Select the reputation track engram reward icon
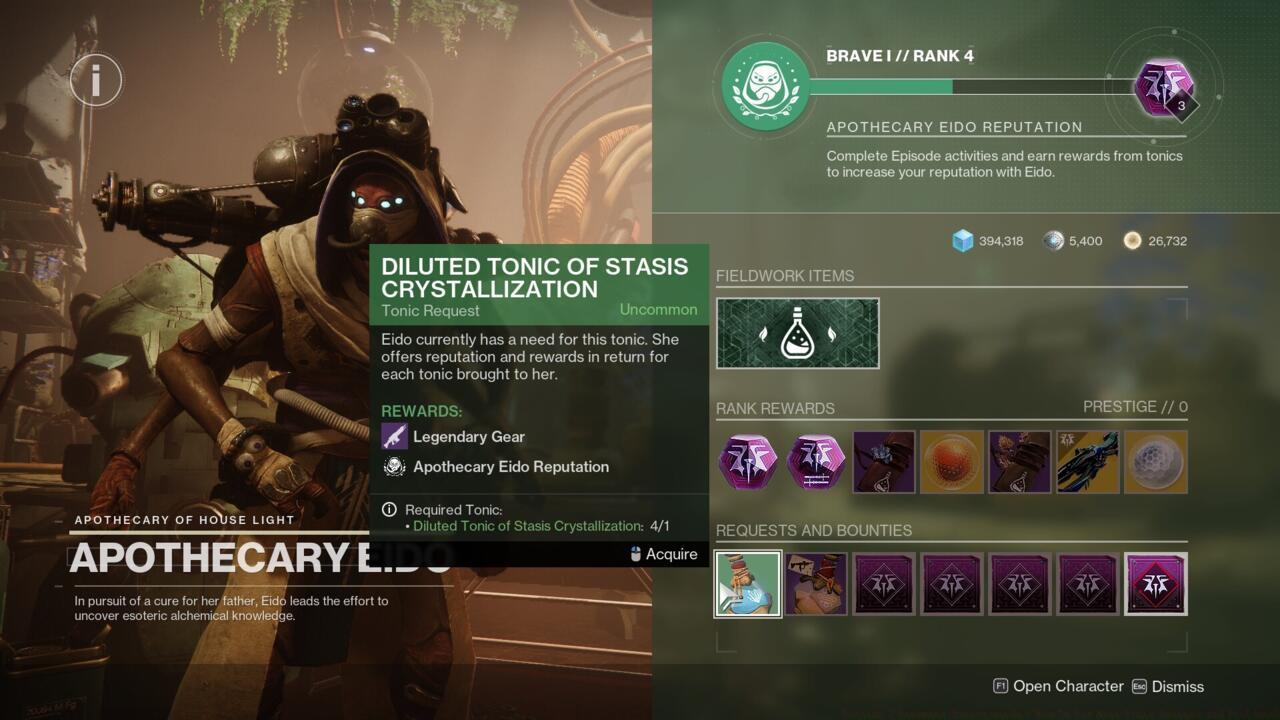 click(1165, 87)
